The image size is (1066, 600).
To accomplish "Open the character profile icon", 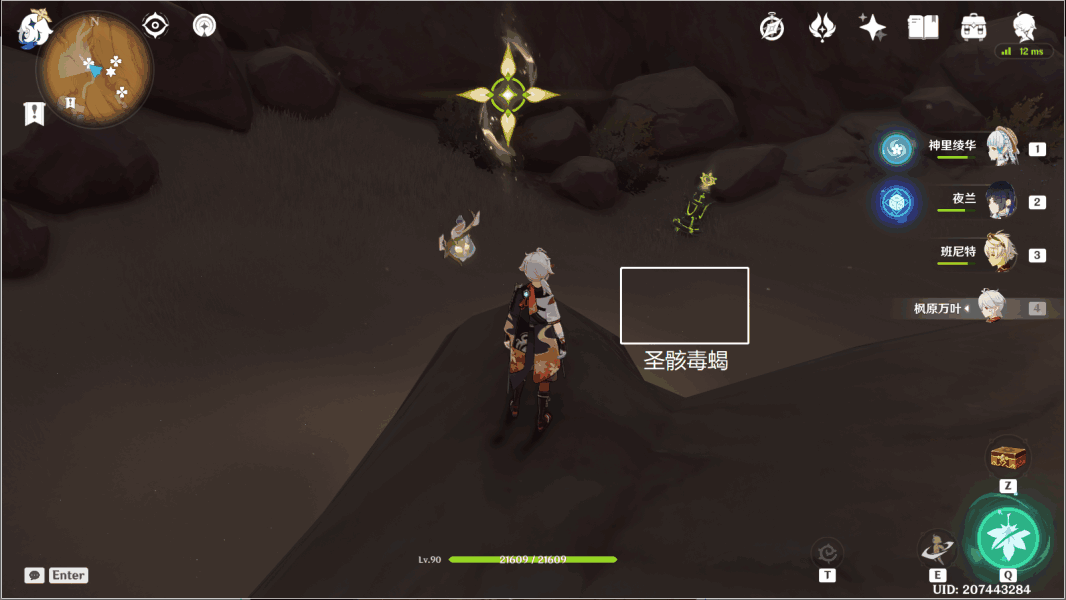I will pos(1024,27).
